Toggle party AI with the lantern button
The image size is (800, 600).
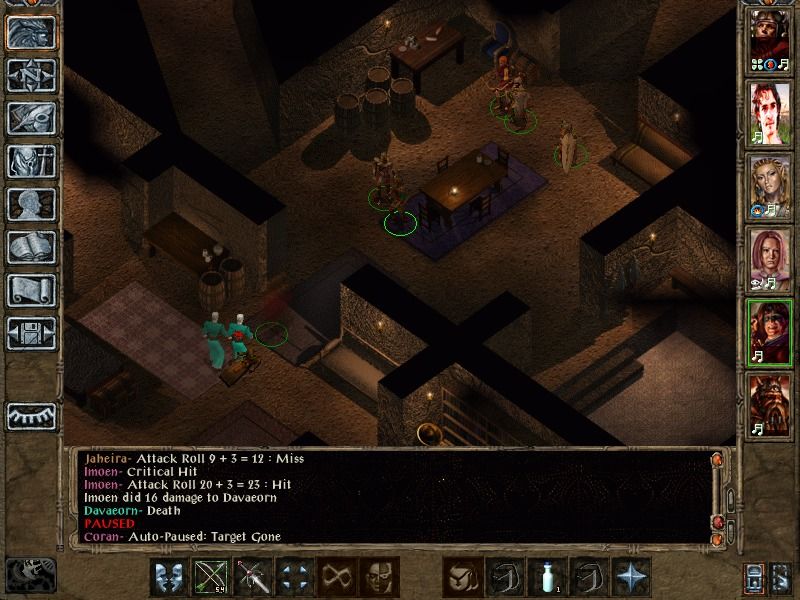point(757,578)
